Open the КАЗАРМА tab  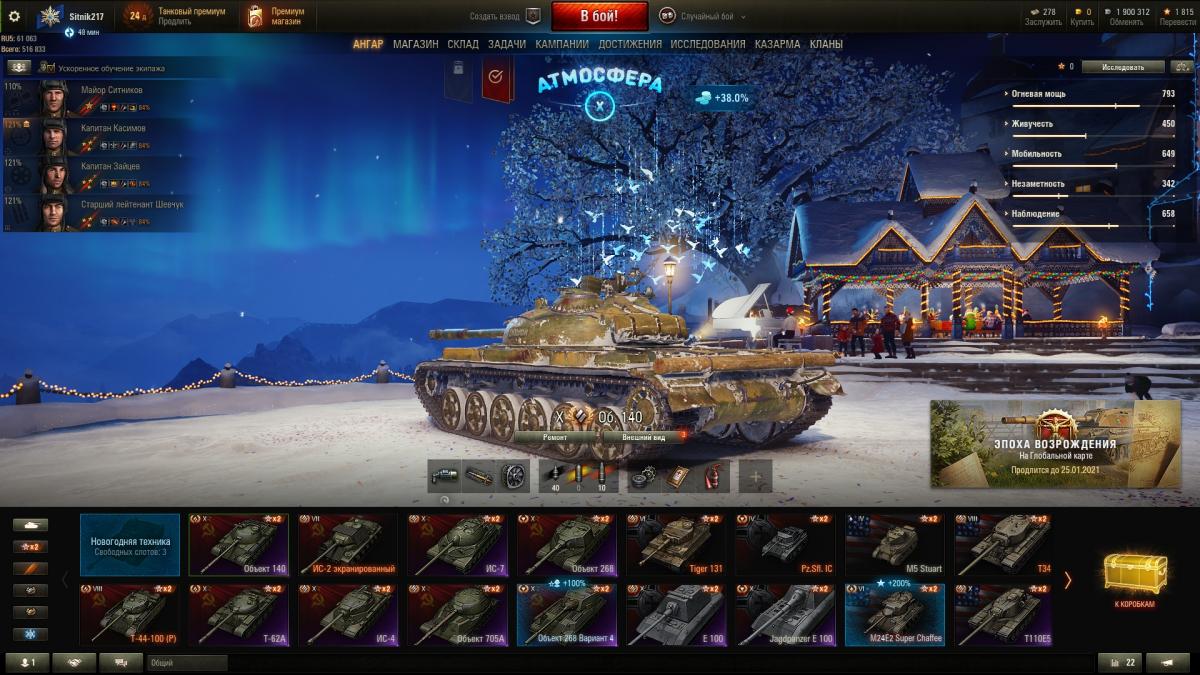777,44
